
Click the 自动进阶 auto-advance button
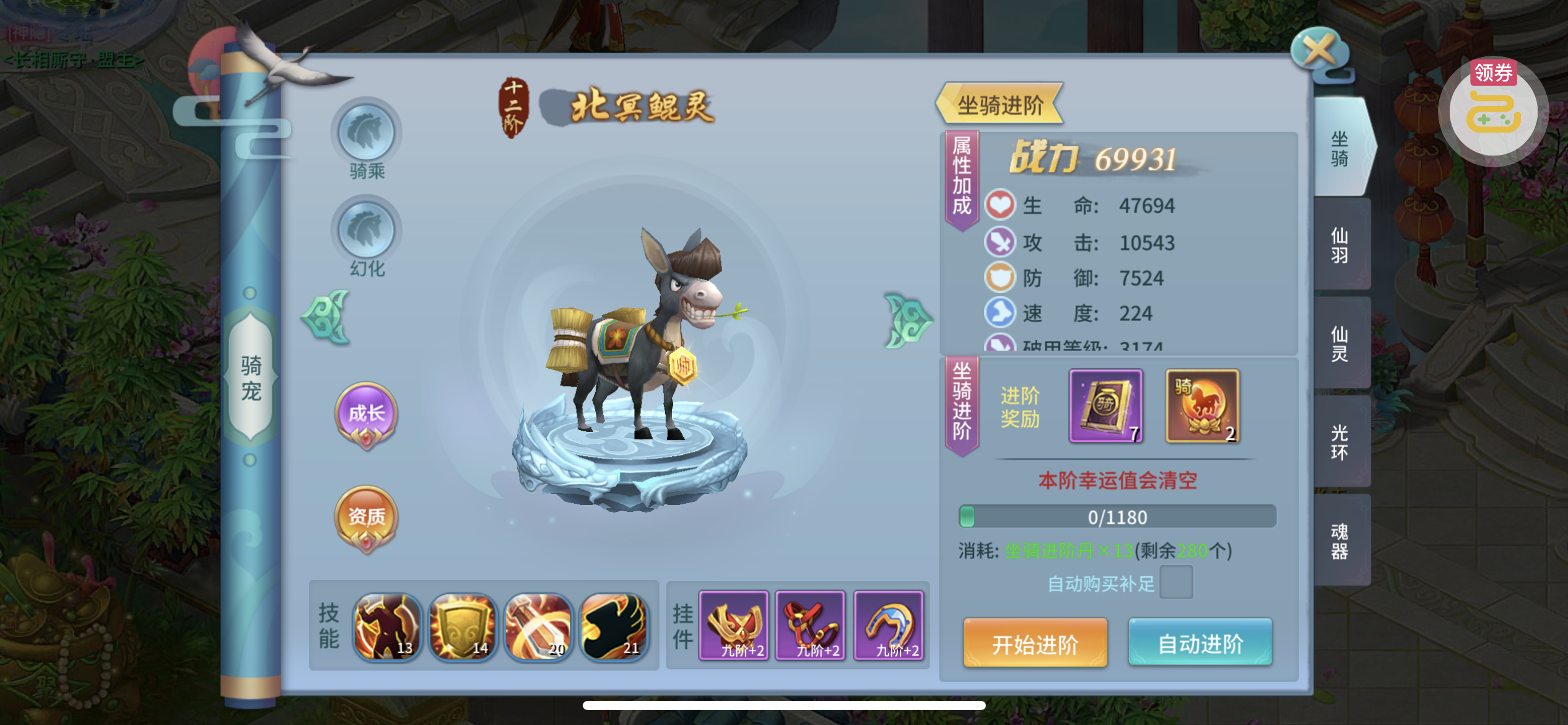pos(1200,644)
